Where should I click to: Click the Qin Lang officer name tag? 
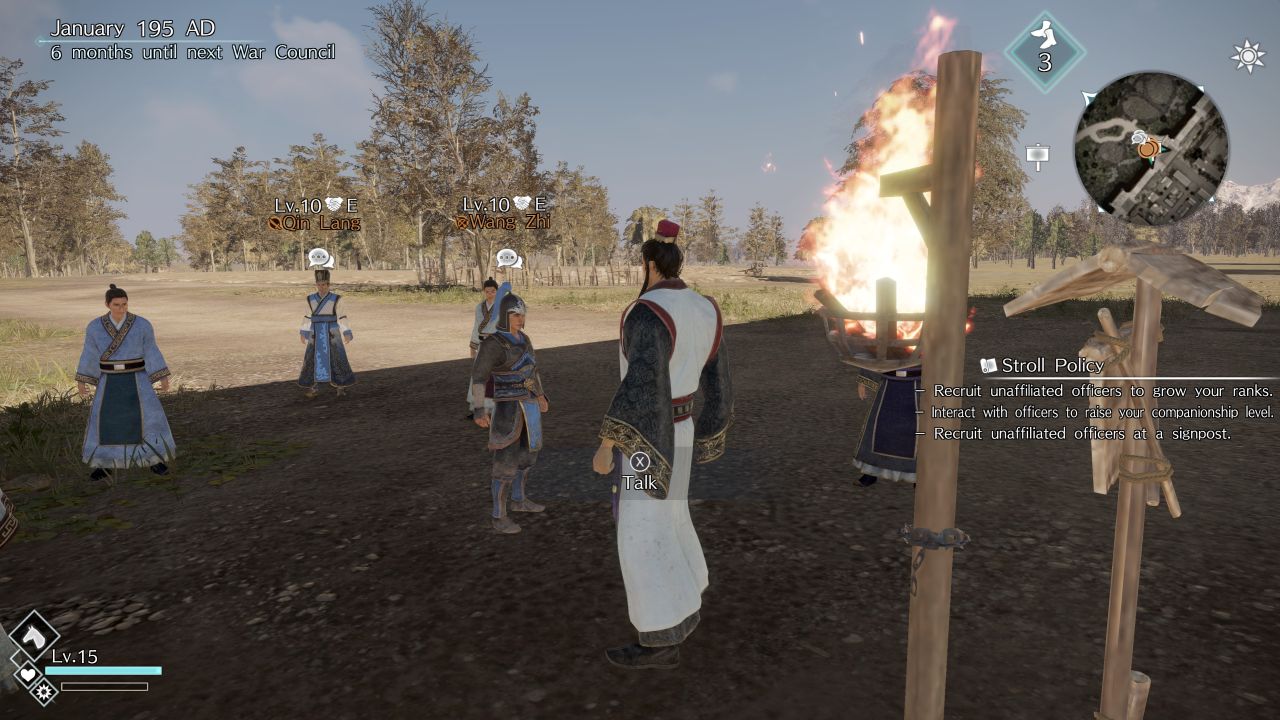(314, 223)
